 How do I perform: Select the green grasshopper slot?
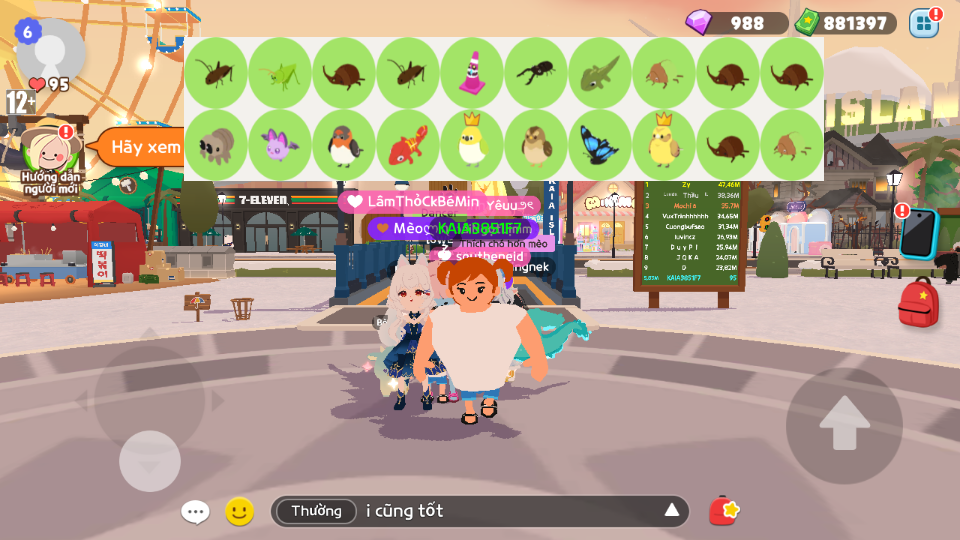(280, 73)
